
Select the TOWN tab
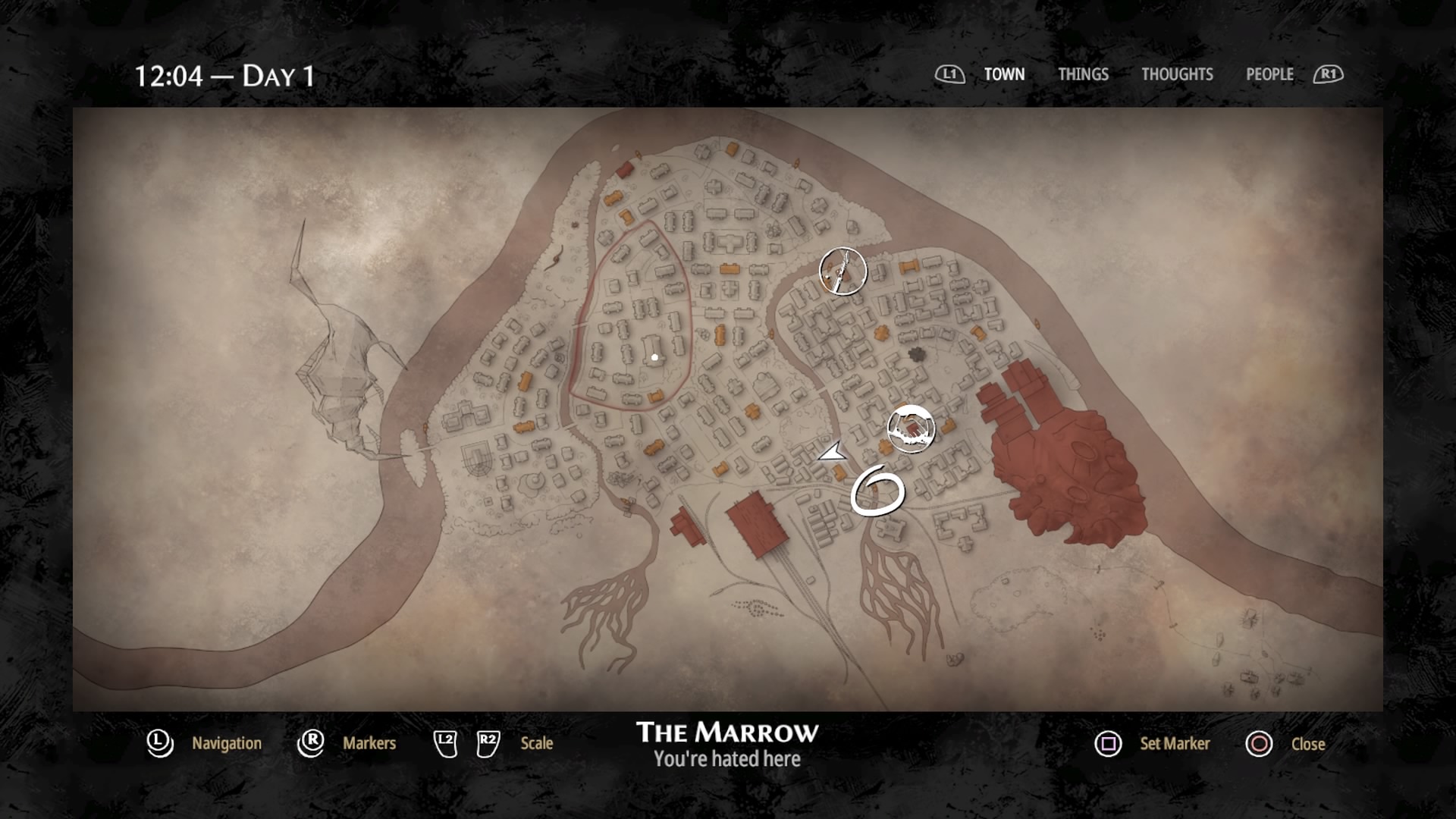pos(1004,74)
